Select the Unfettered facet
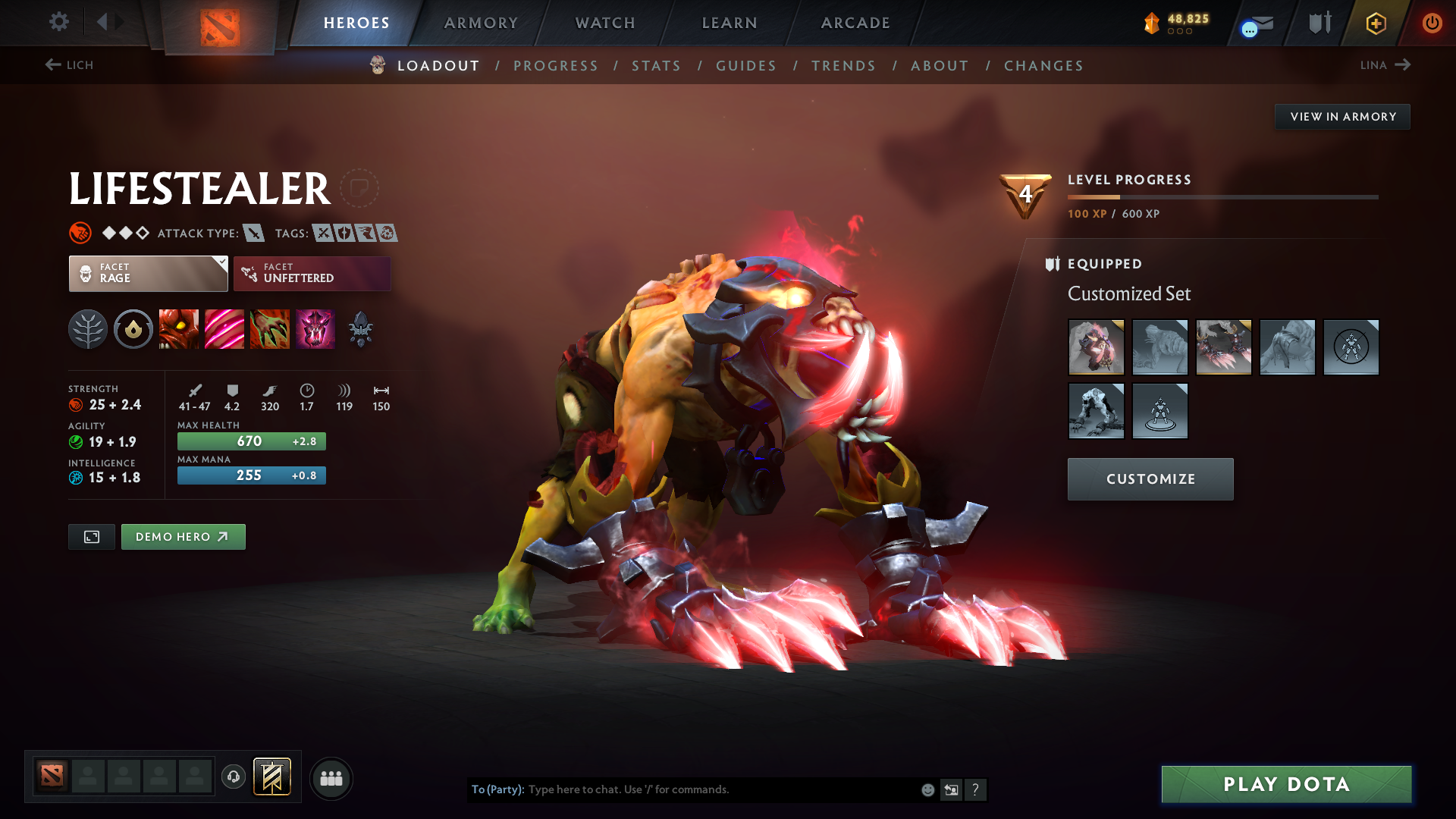Screen dimensions: 1456x819 311,273
